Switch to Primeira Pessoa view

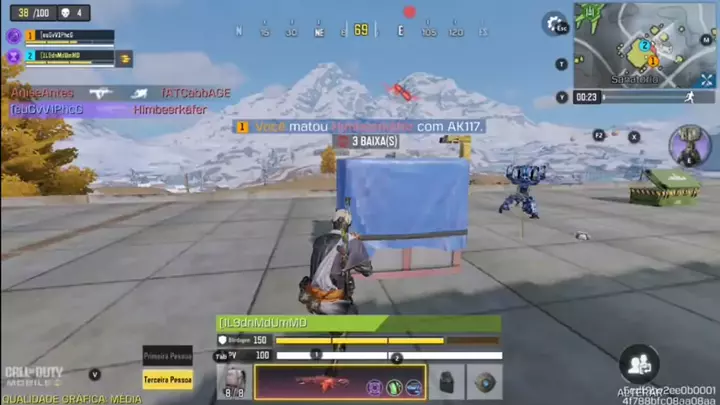tap(167, 356)
